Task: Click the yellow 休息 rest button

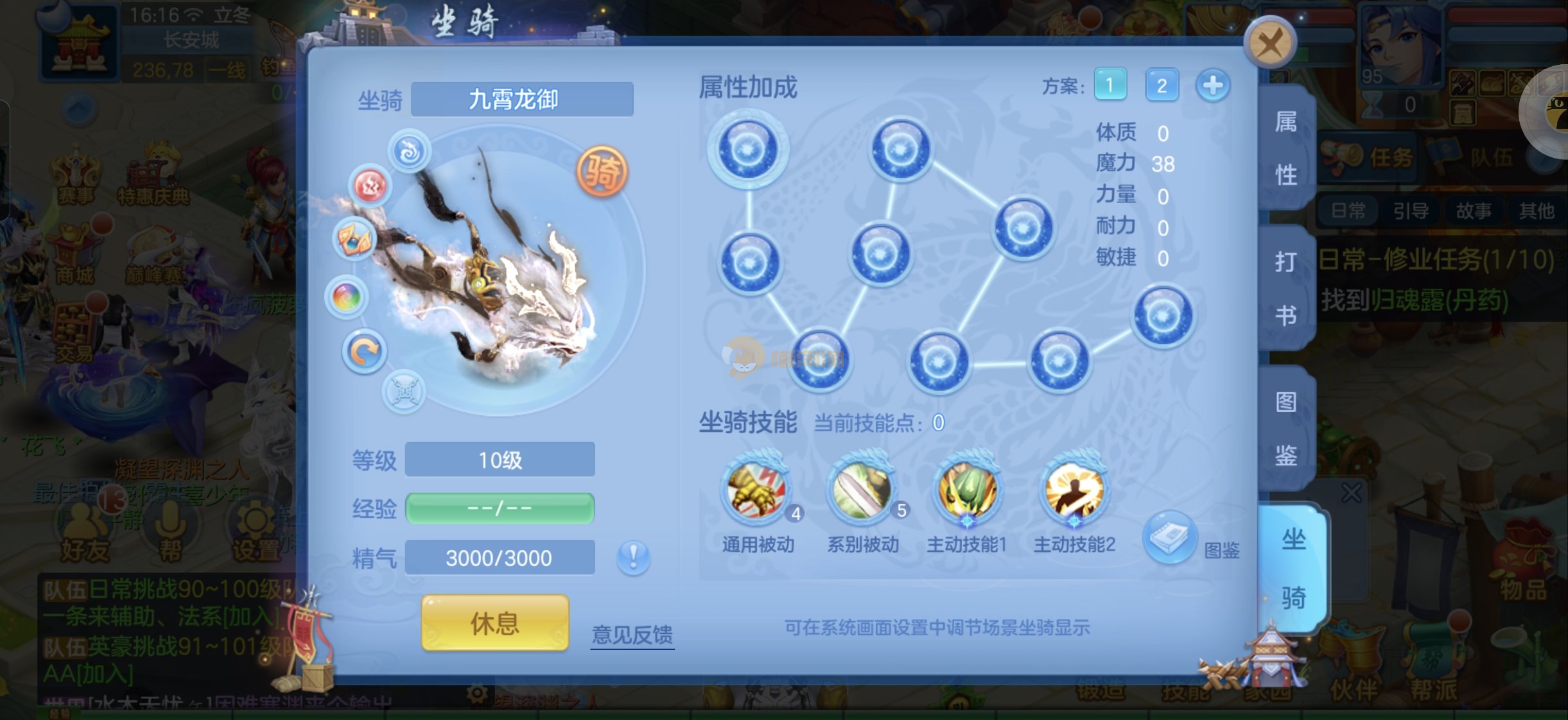Action: tap(495, 622)
